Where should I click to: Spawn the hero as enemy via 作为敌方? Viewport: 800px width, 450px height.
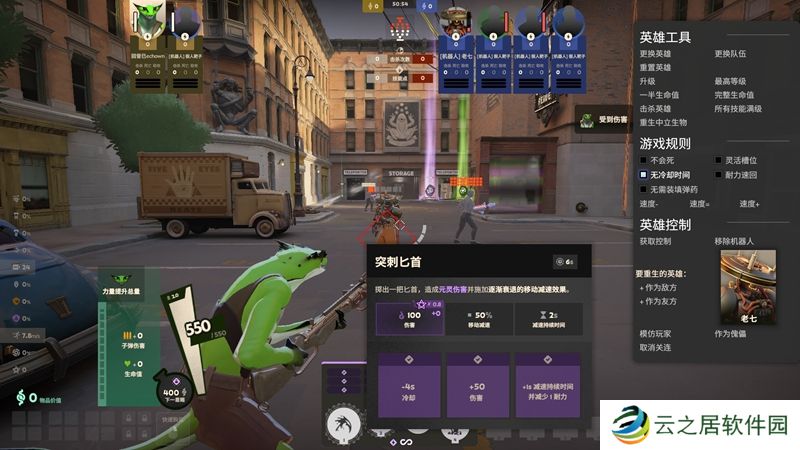tap(659, 287)
